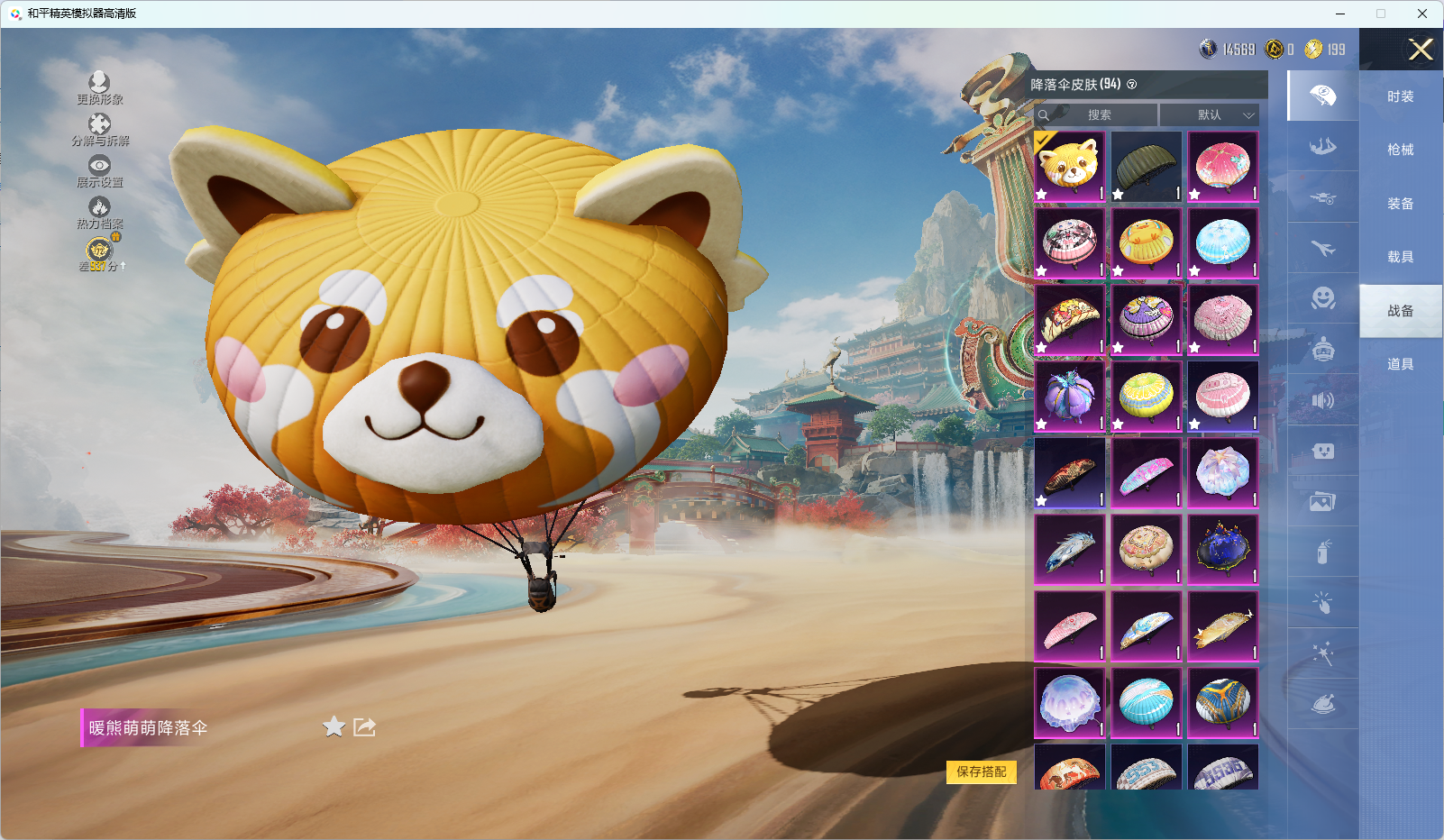
Task: Minimize the emulator window
Action: [1340, 14]
